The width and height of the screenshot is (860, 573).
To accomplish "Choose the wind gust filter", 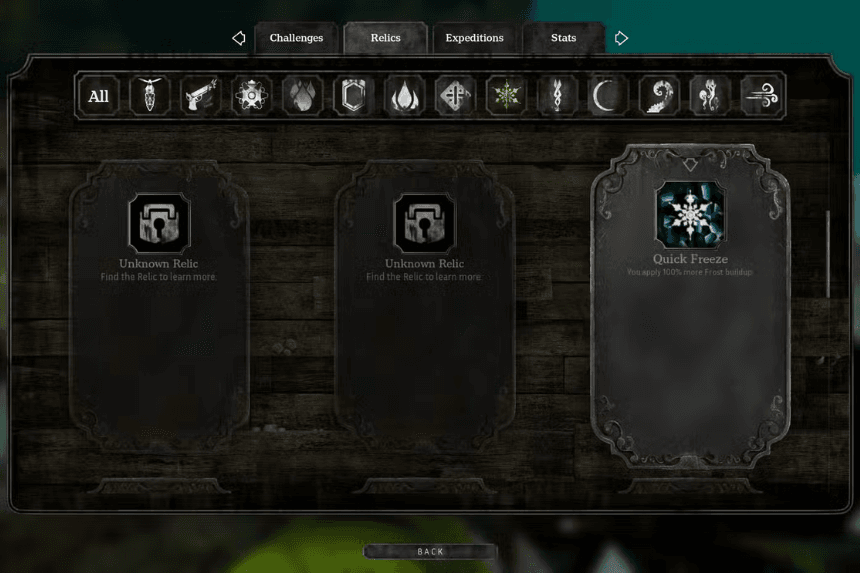I will tap(760, 96).
